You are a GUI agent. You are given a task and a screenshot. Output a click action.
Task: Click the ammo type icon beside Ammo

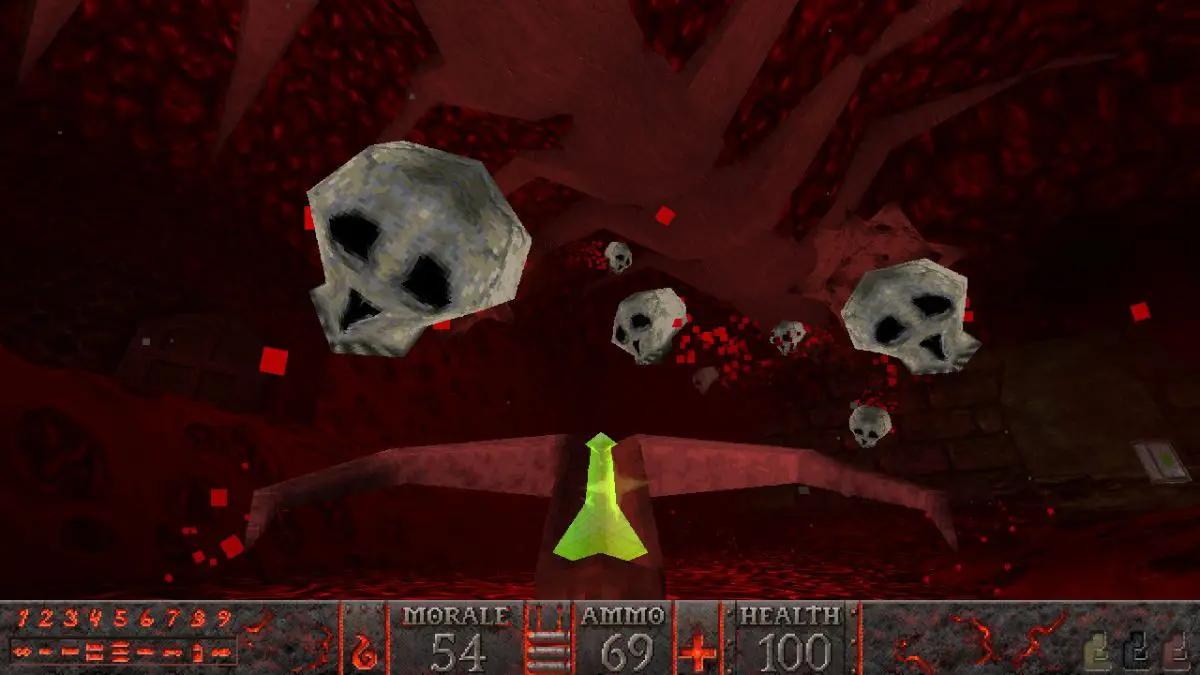coord(550,640)
